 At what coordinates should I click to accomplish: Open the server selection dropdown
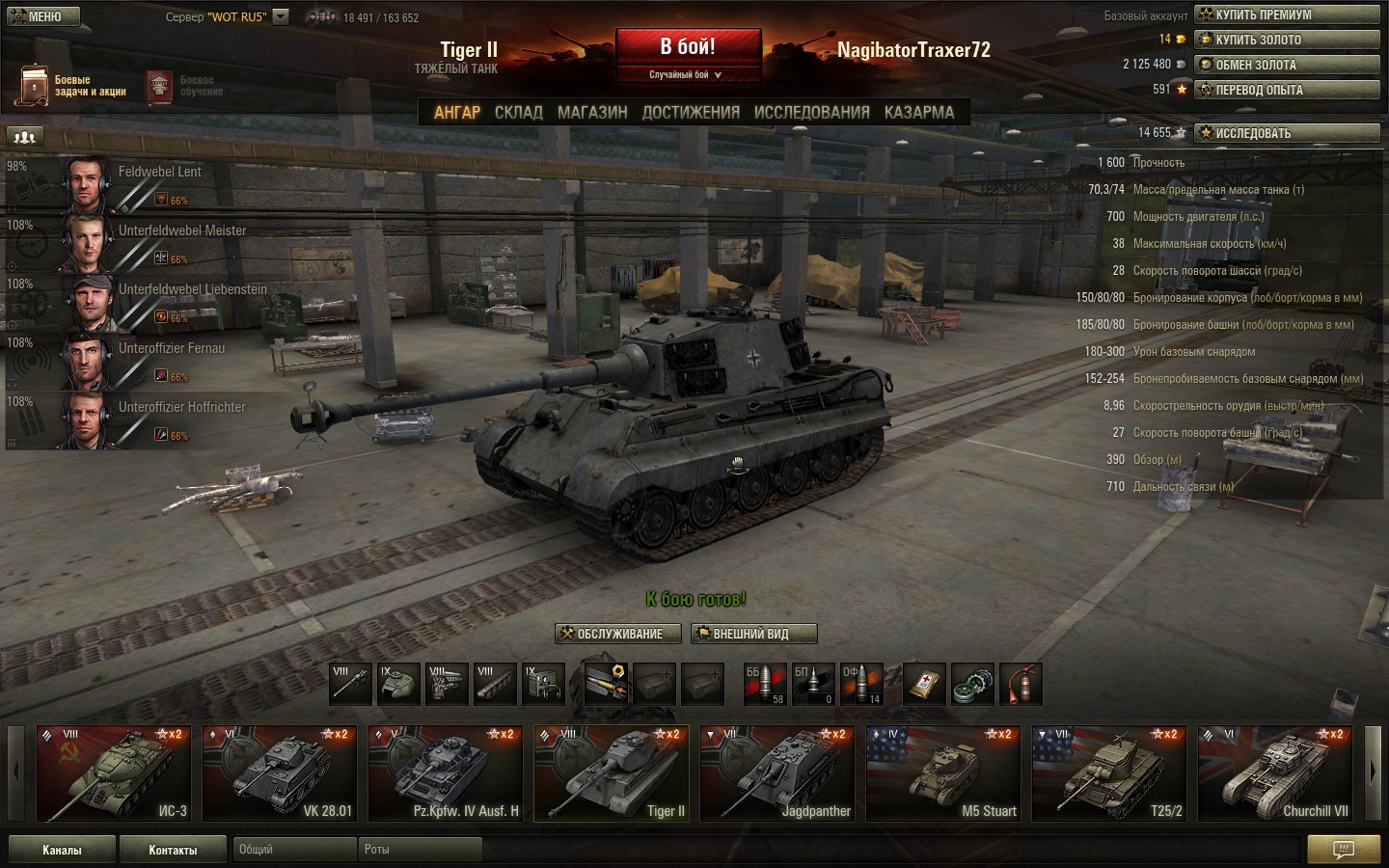281,16
